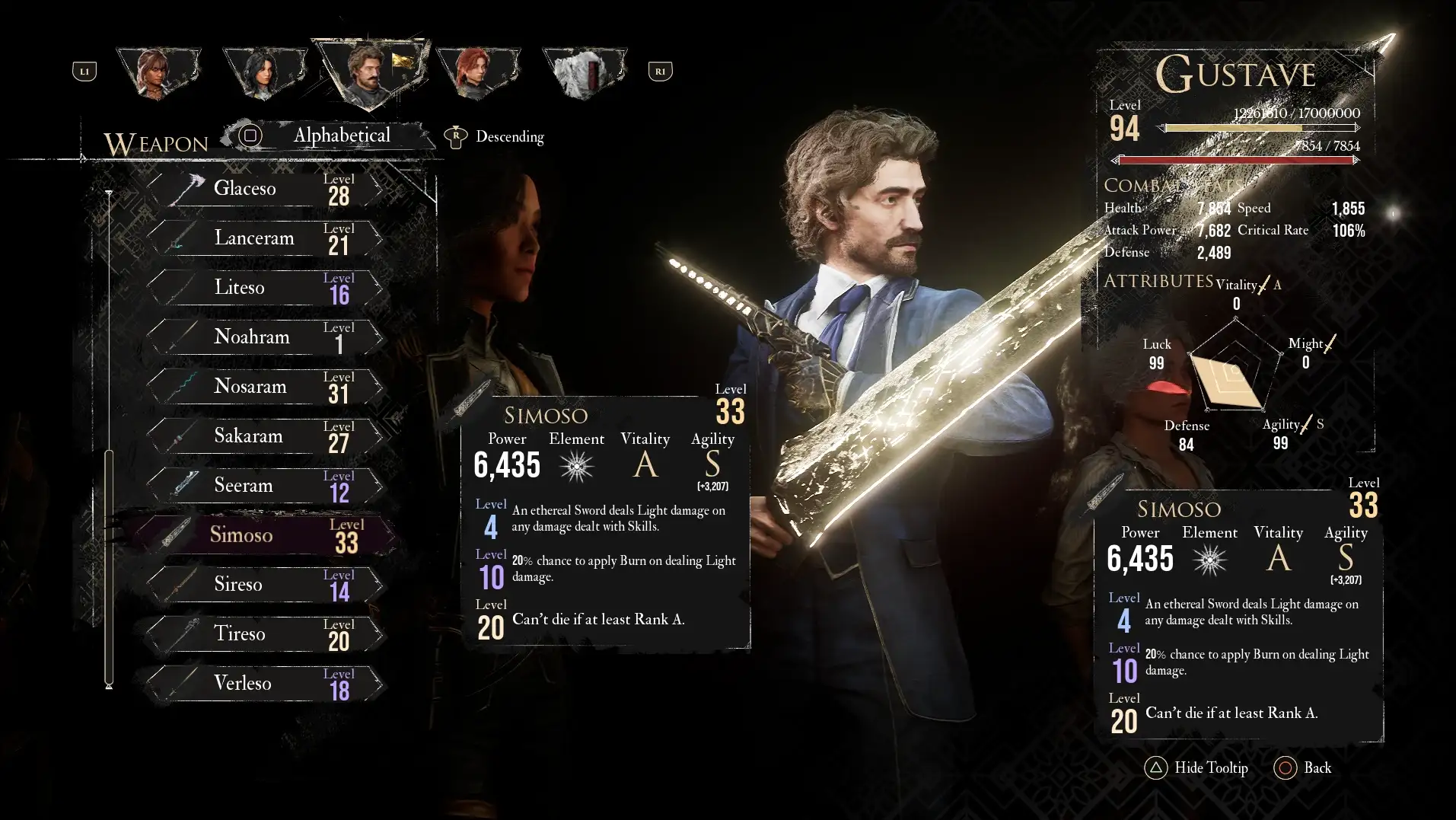Select Nosaram from the weapon list

click(263, 386)
